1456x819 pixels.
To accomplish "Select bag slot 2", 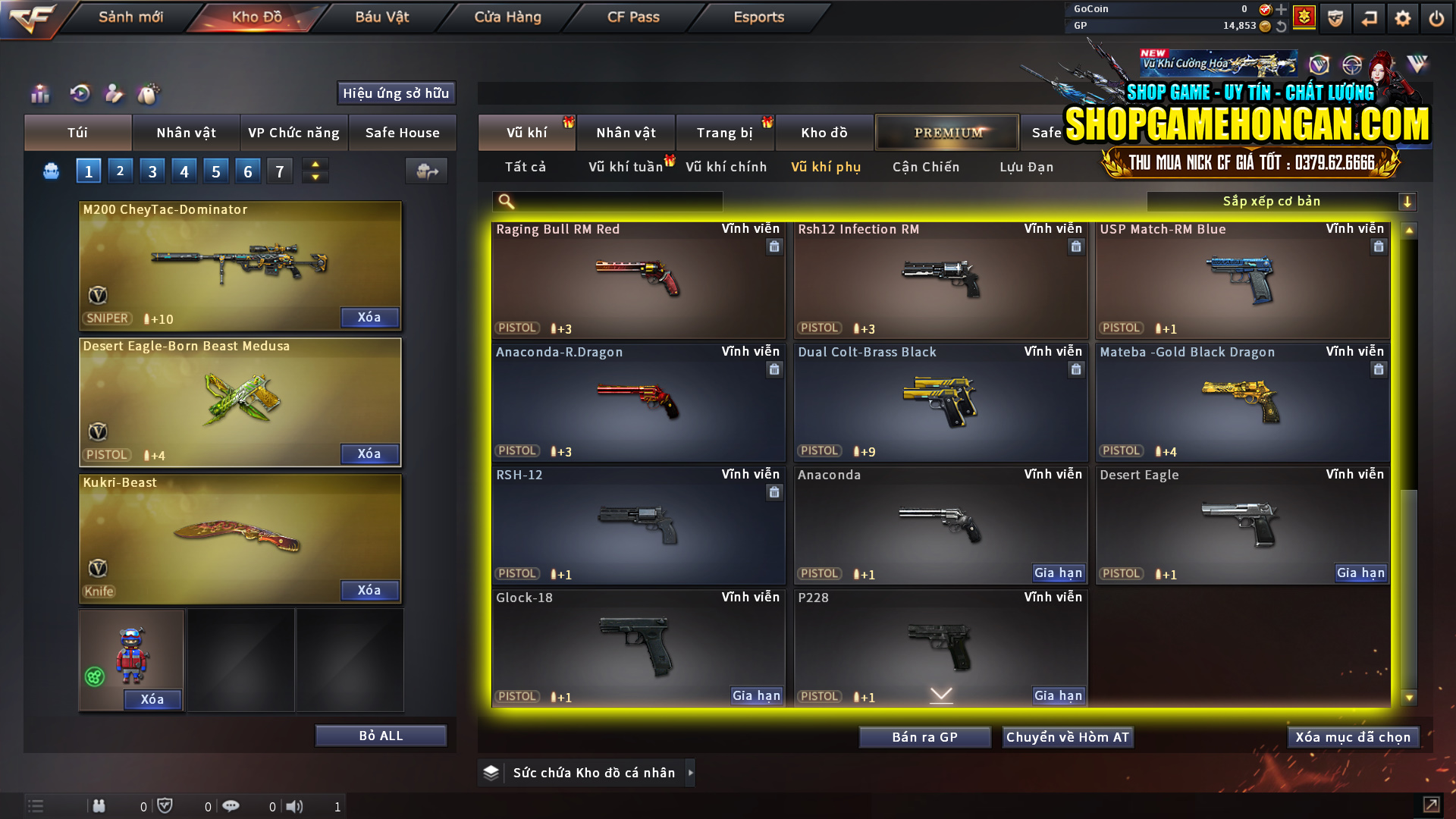I will 120,170.
